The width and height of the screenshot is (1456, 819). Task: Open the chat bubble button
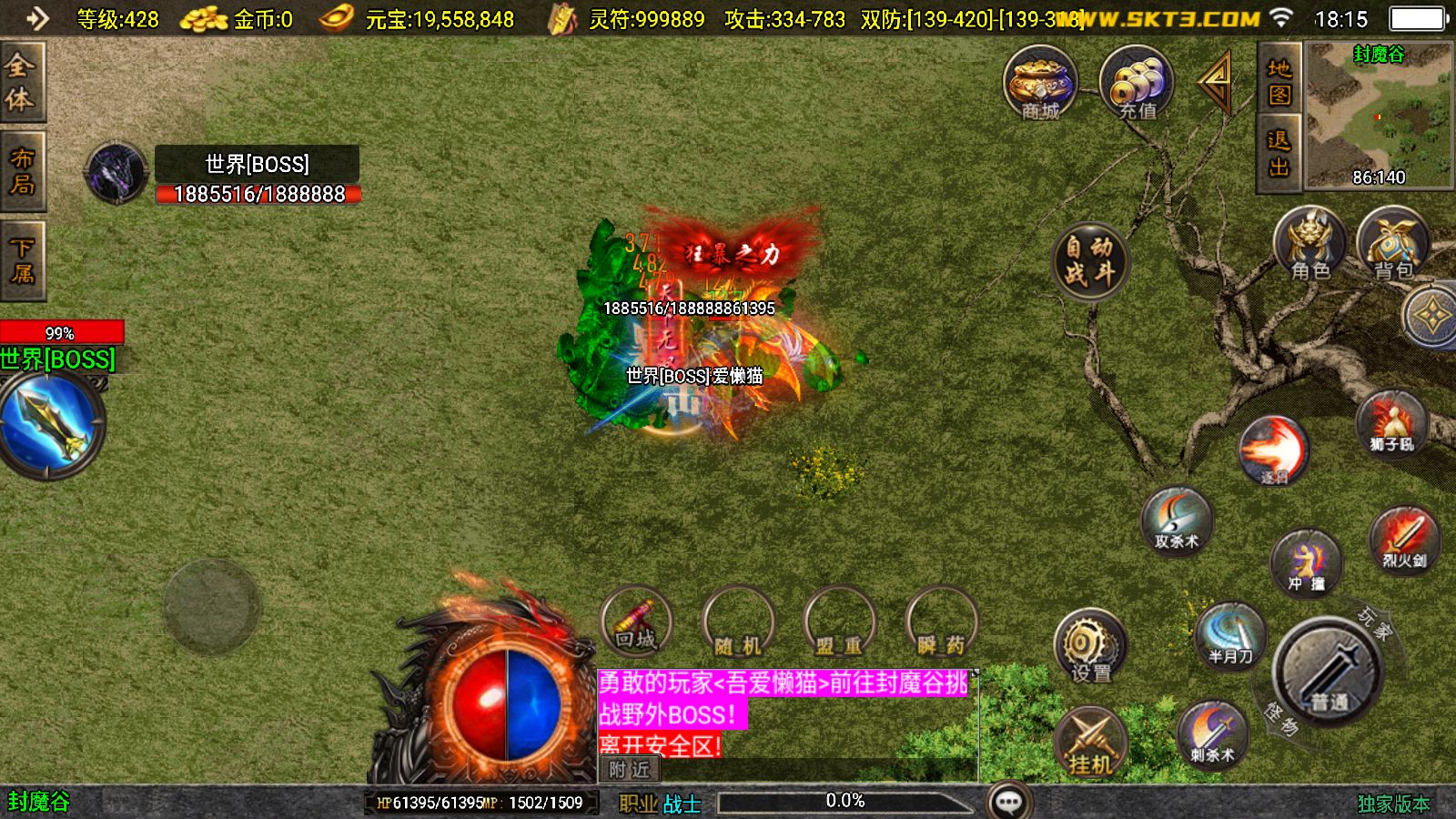tap(1009, 802)
